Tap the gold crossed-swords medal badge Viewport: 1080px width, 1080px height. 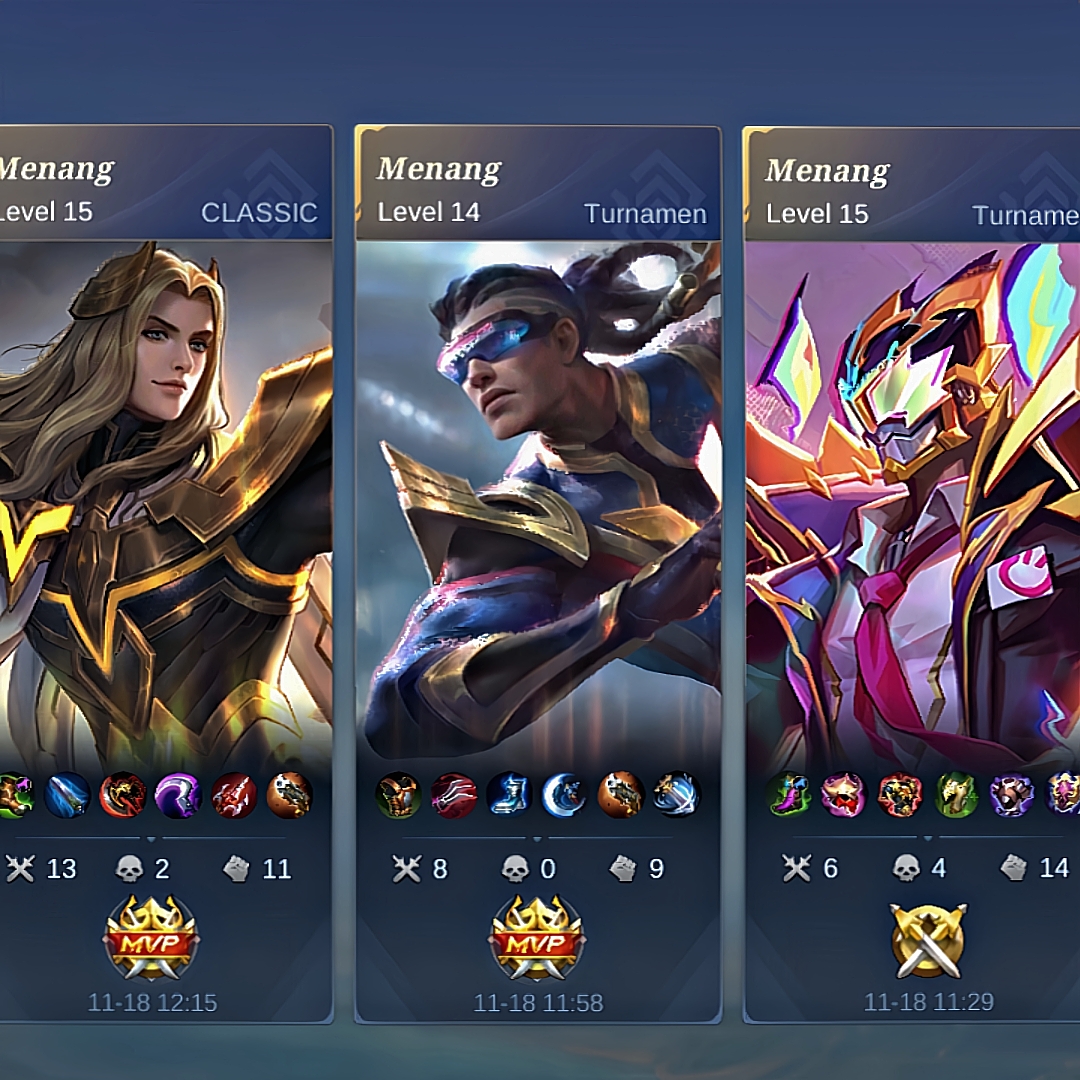[928, 940]
